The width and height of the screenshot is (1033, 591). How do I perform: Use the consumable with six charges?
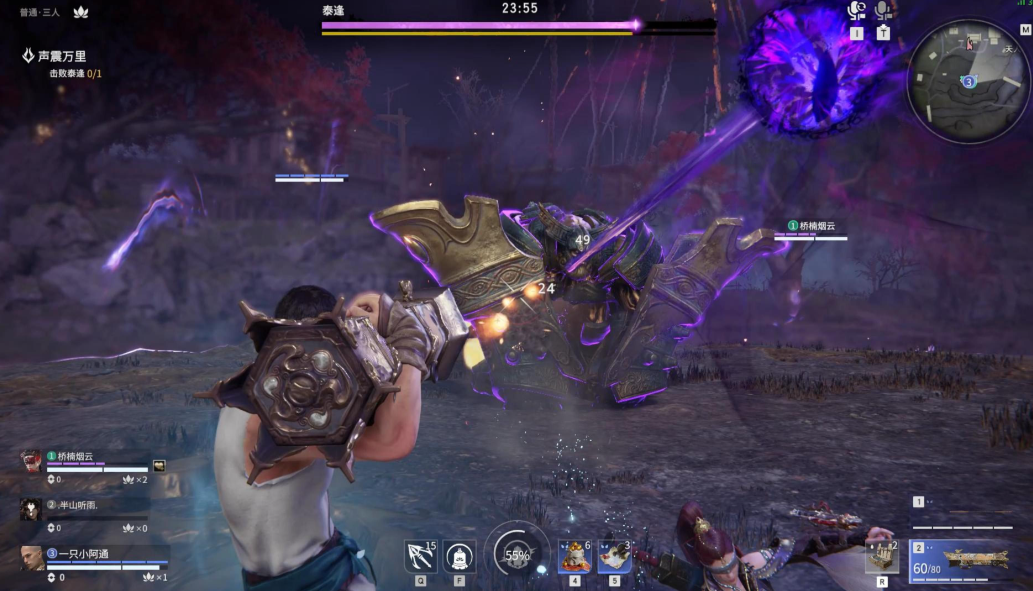click(x=574, y=555)
